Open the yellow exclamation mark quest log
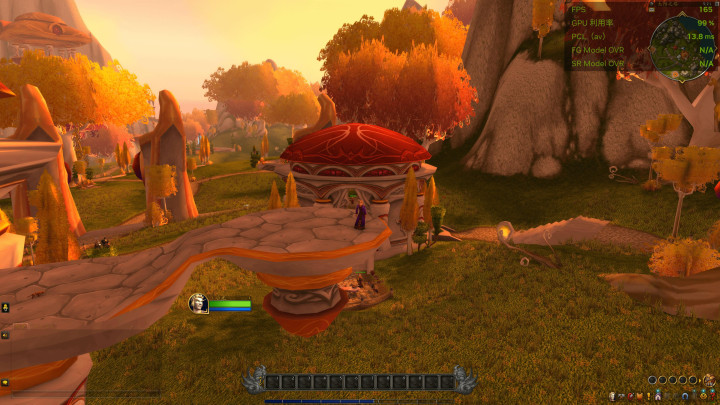Screen dimensions: 720x405 click(x=649, y=396)
